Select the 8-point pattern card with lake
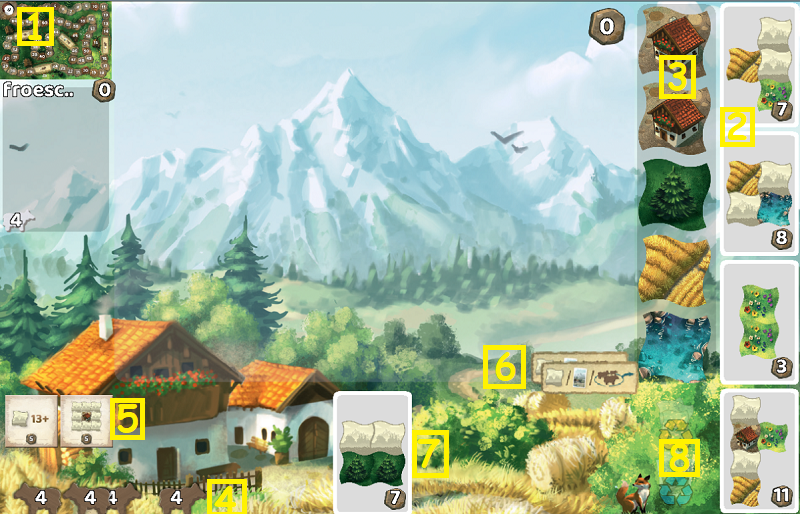The width and height of the screenshot is (800, 514). [757, 193]
